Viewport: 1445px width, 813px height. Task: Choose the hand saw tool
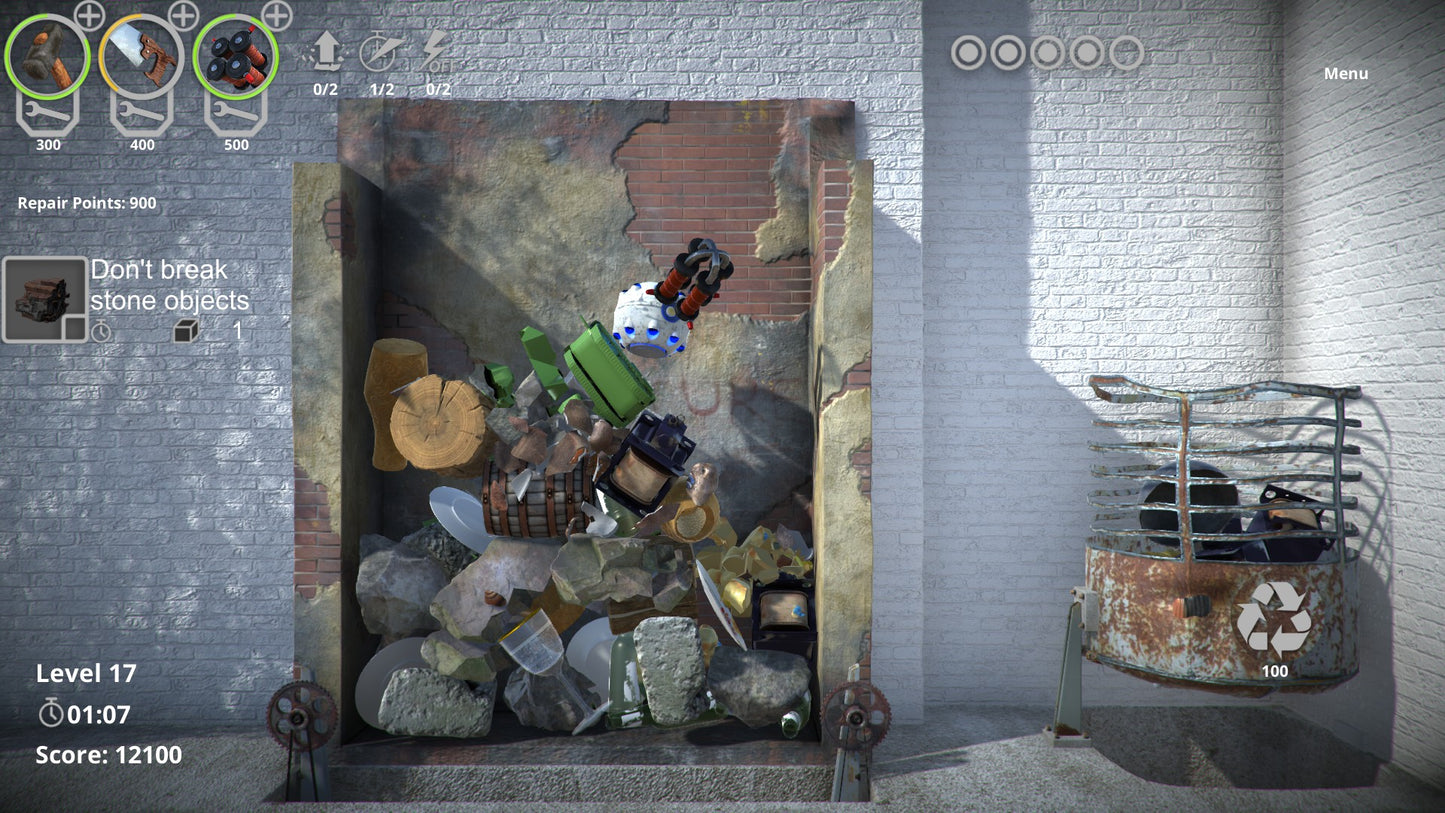(x=141, y=56)
